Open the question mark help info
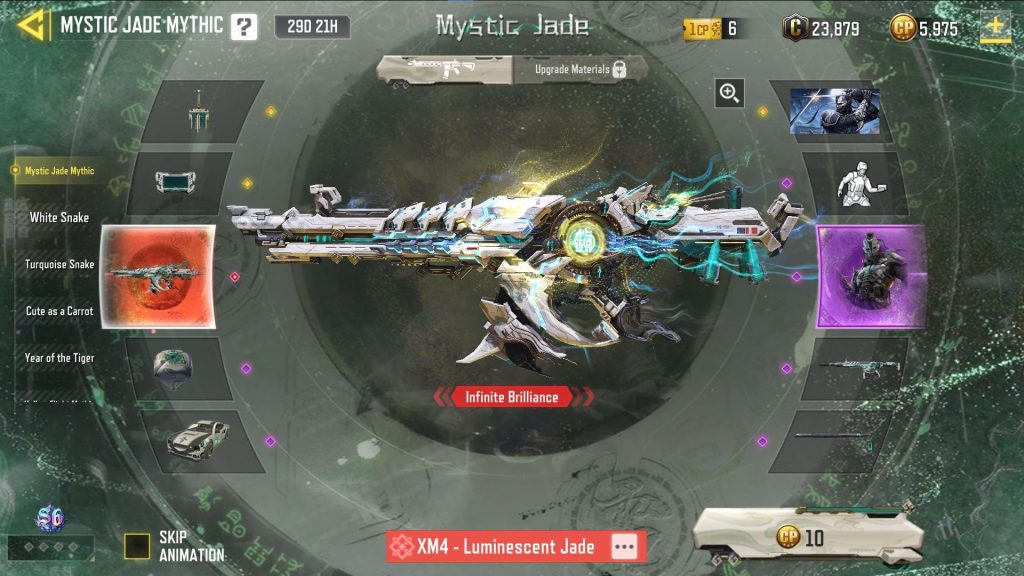The width and height of the screenshot is (1024, 576). 243,27
